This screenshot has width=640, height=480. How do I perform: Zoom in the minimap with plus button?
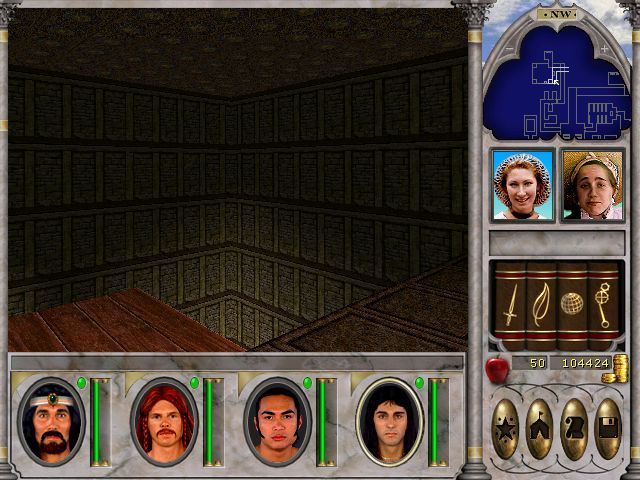[x=604, y=48]
